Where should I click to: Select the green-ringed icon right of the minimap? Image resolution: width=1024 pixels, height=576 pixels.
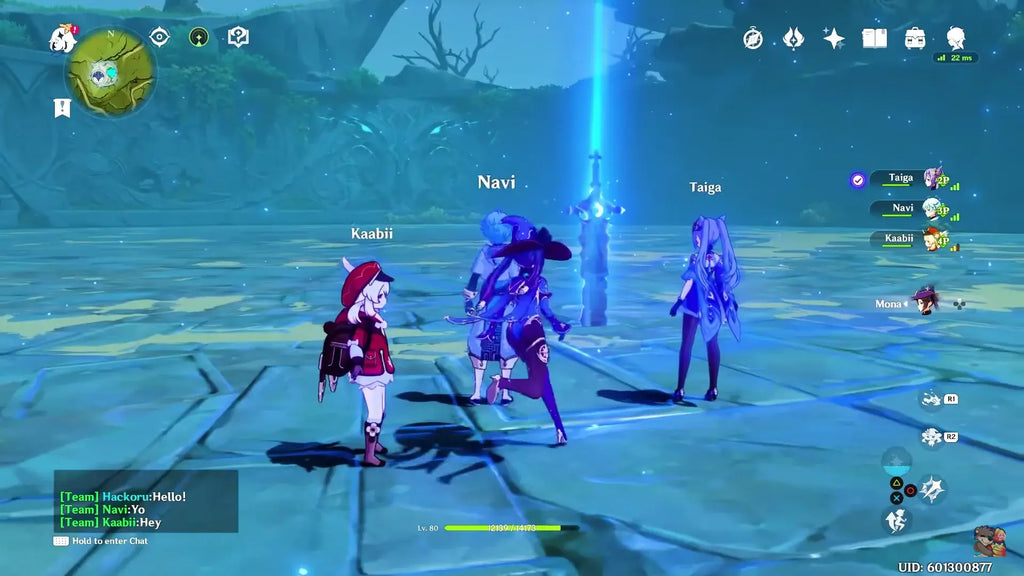point(199,37)
